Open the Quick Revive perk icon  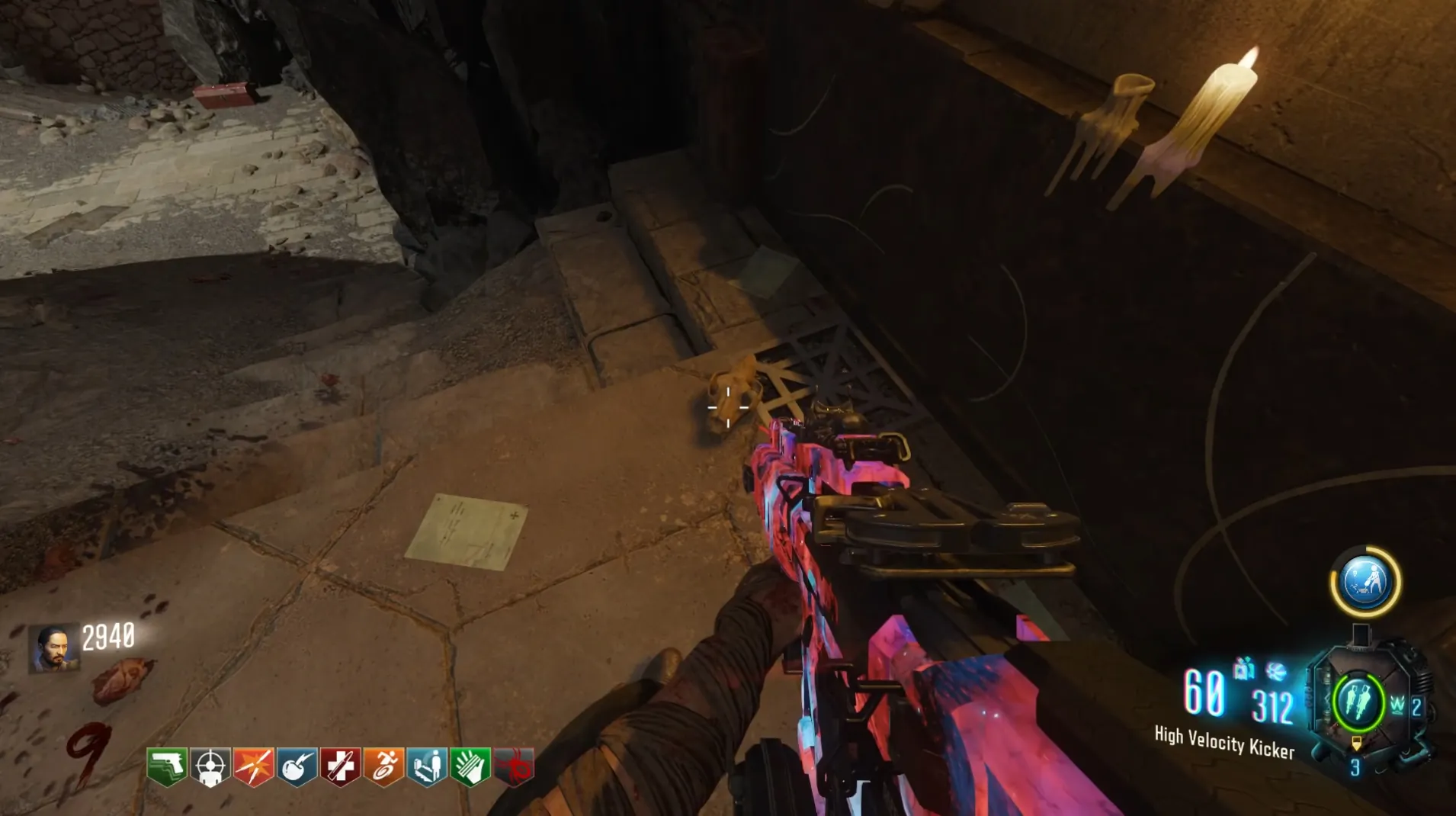pos(427,766)
